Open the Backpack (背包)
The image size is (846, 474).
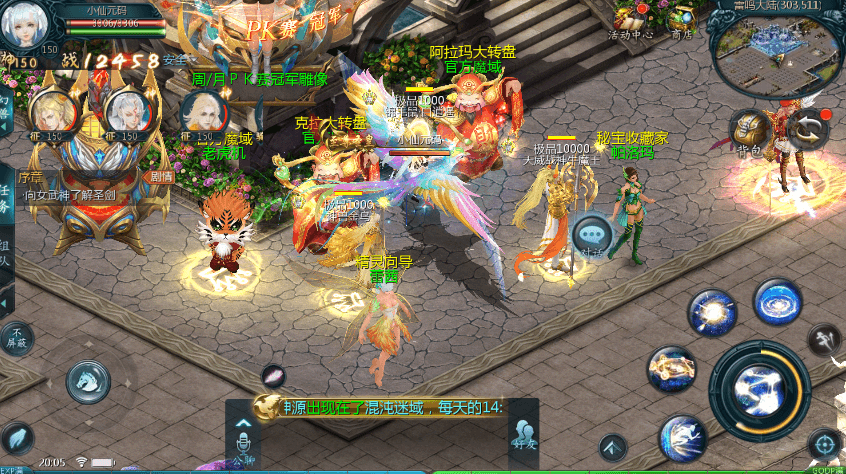746,131
